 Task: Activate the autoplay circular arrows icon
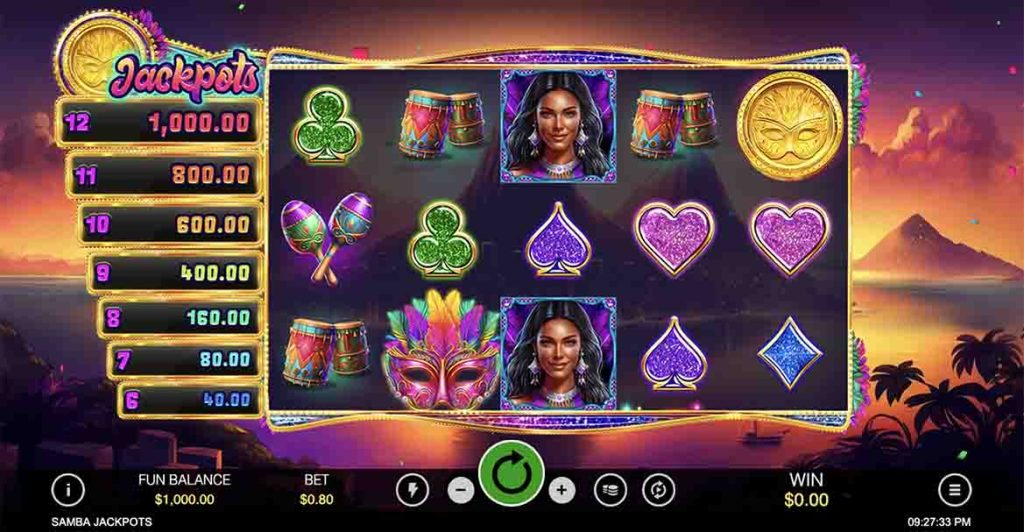point(658,490)
